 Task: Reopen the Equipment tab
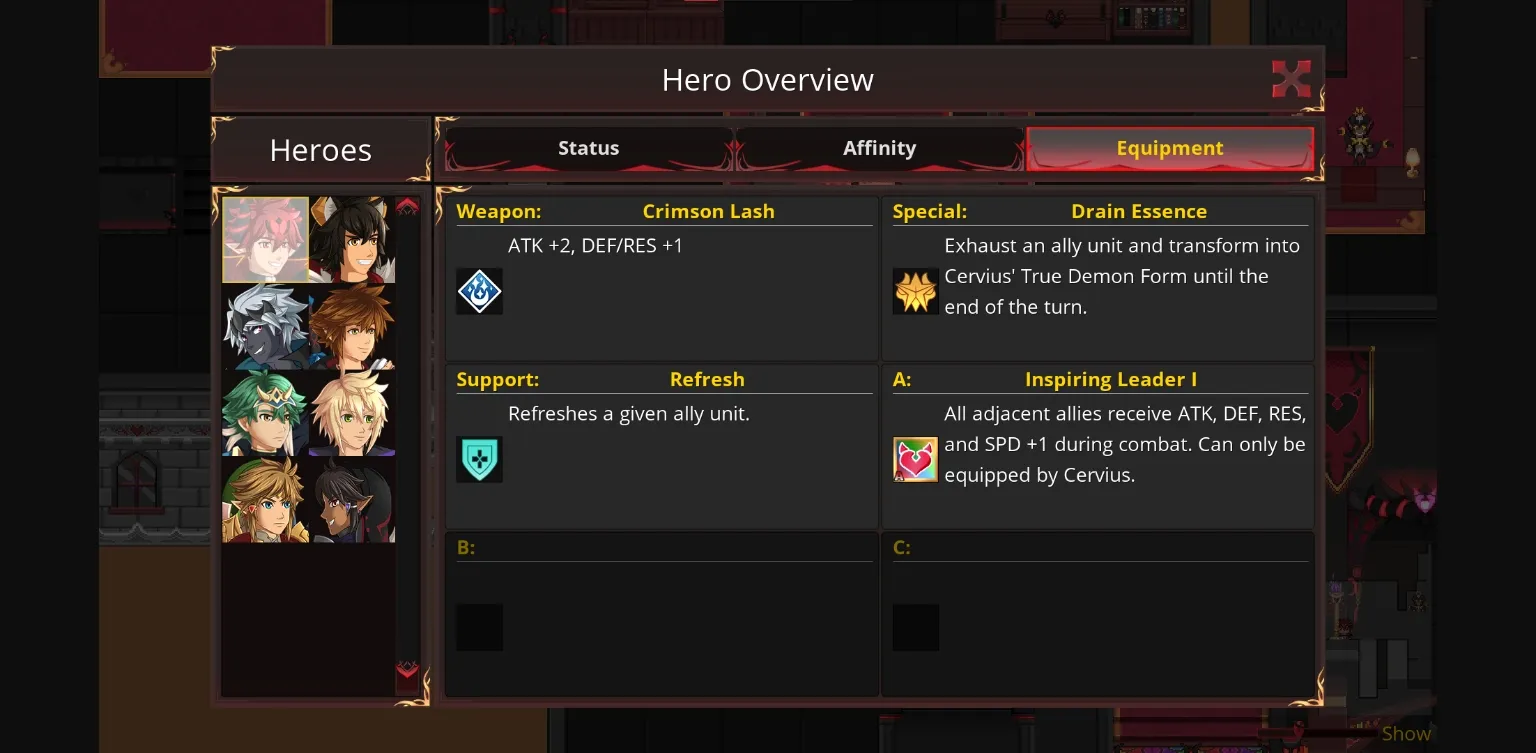coord(1169,147)
